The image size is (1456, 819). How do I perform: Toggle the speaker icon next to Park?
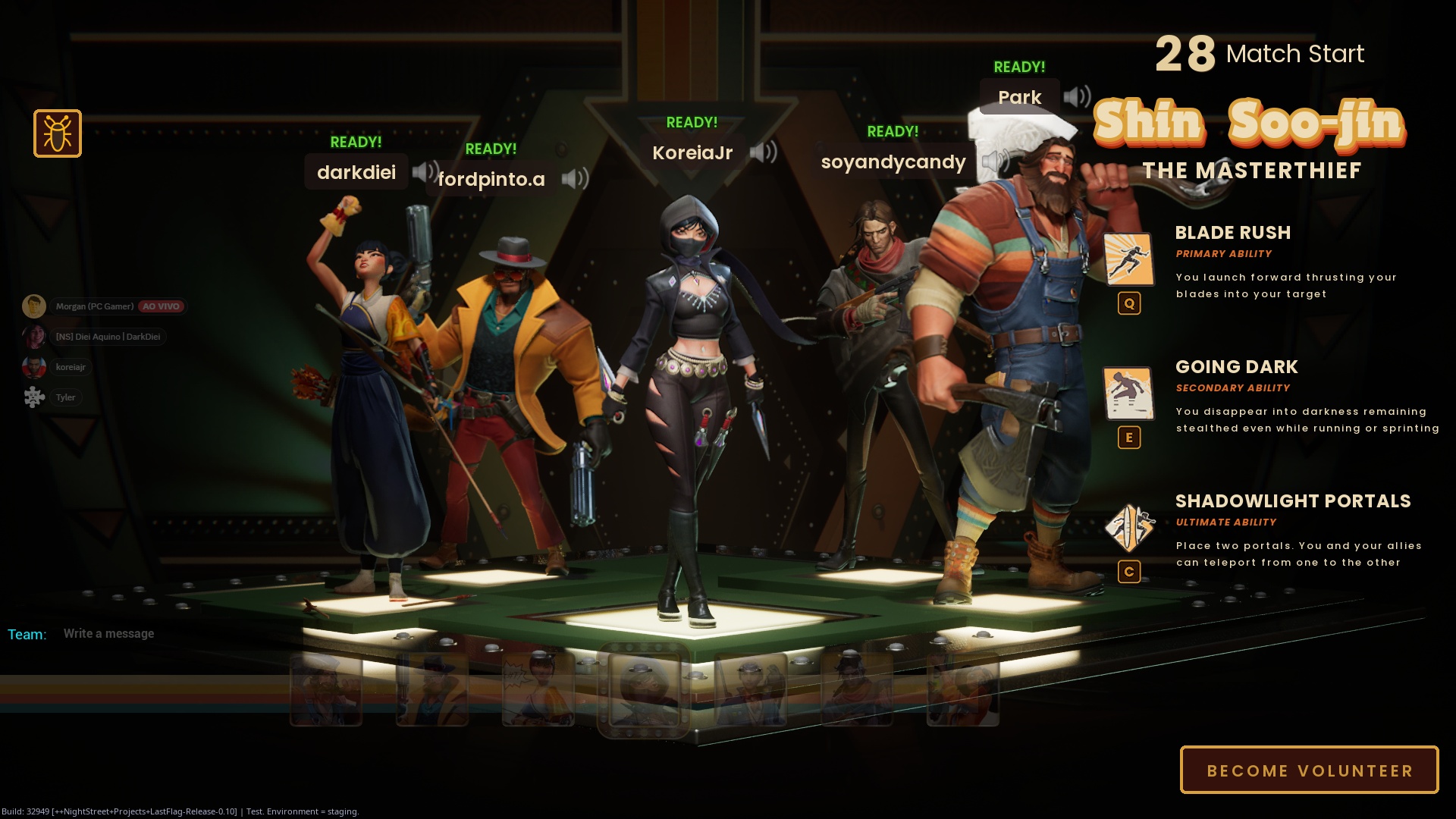point(1076,97)
